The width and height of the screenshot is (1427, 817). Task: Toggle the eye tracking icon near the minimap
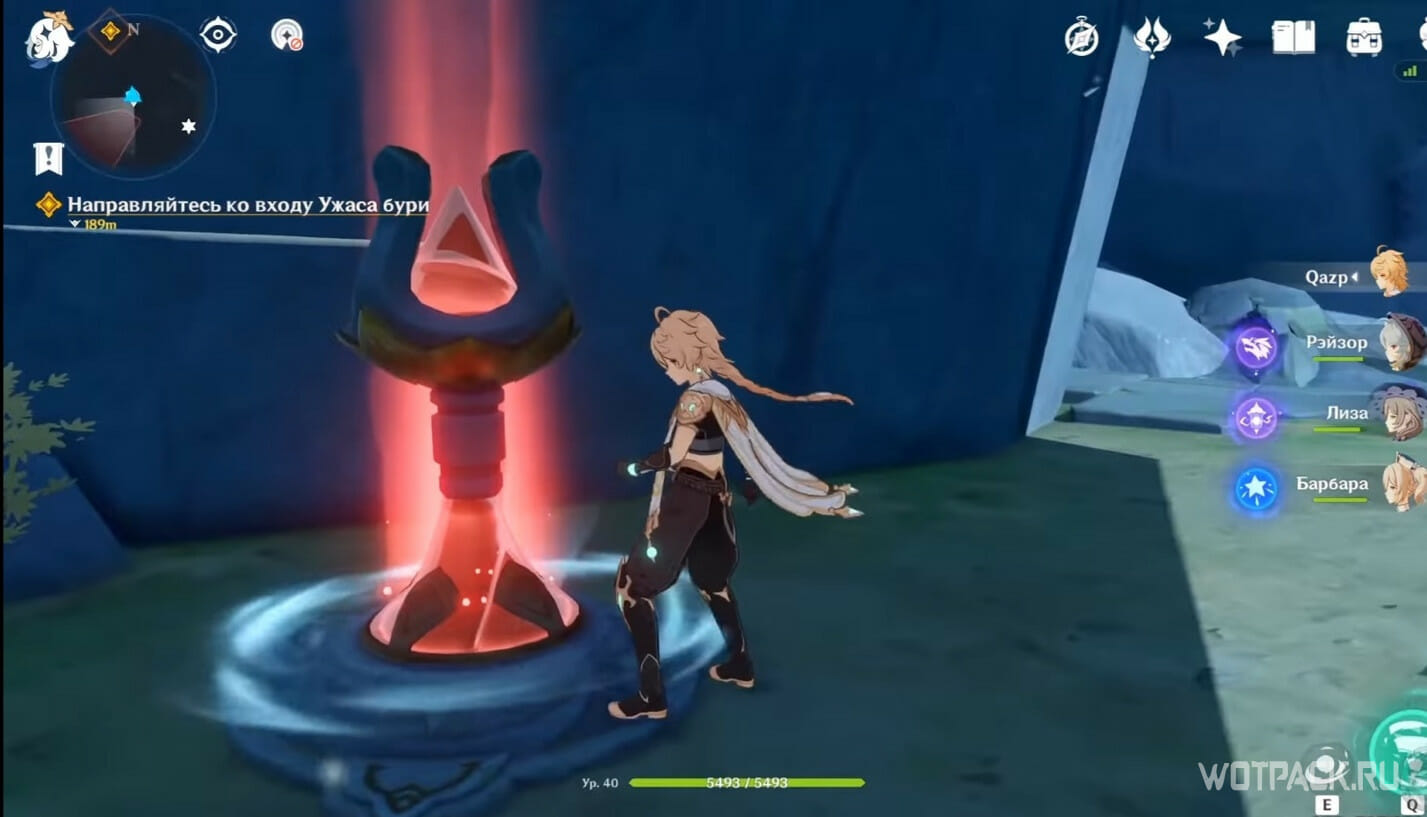tap(218, 34)
